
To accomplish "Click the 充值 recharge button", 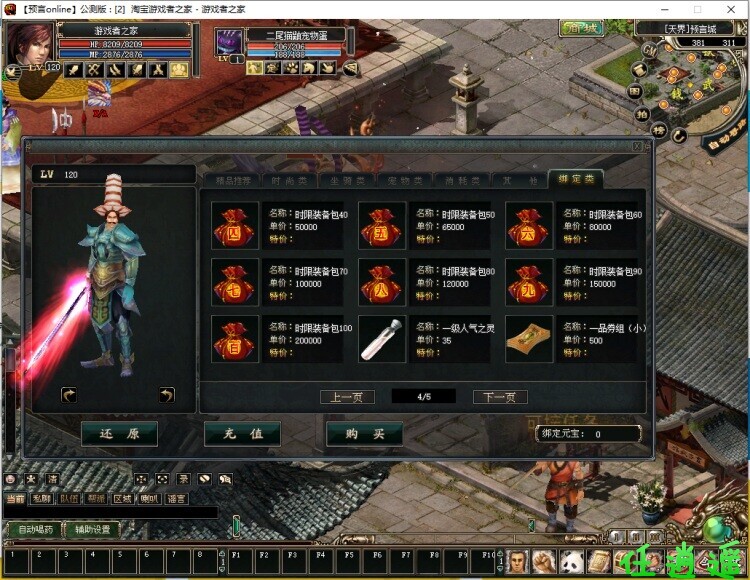I will click(242, 434).
